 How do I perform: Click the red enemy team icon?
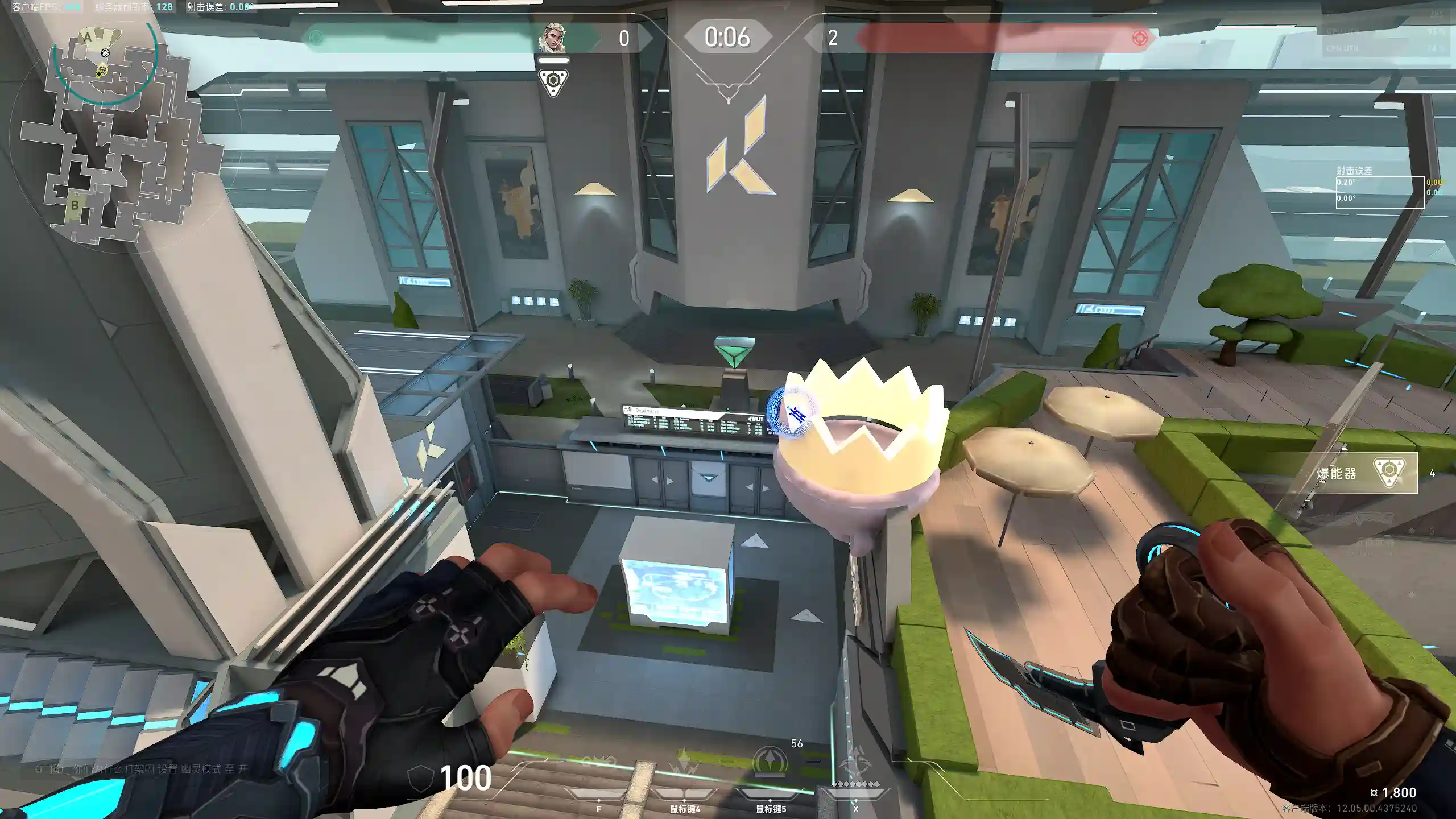pos(1139,38)
